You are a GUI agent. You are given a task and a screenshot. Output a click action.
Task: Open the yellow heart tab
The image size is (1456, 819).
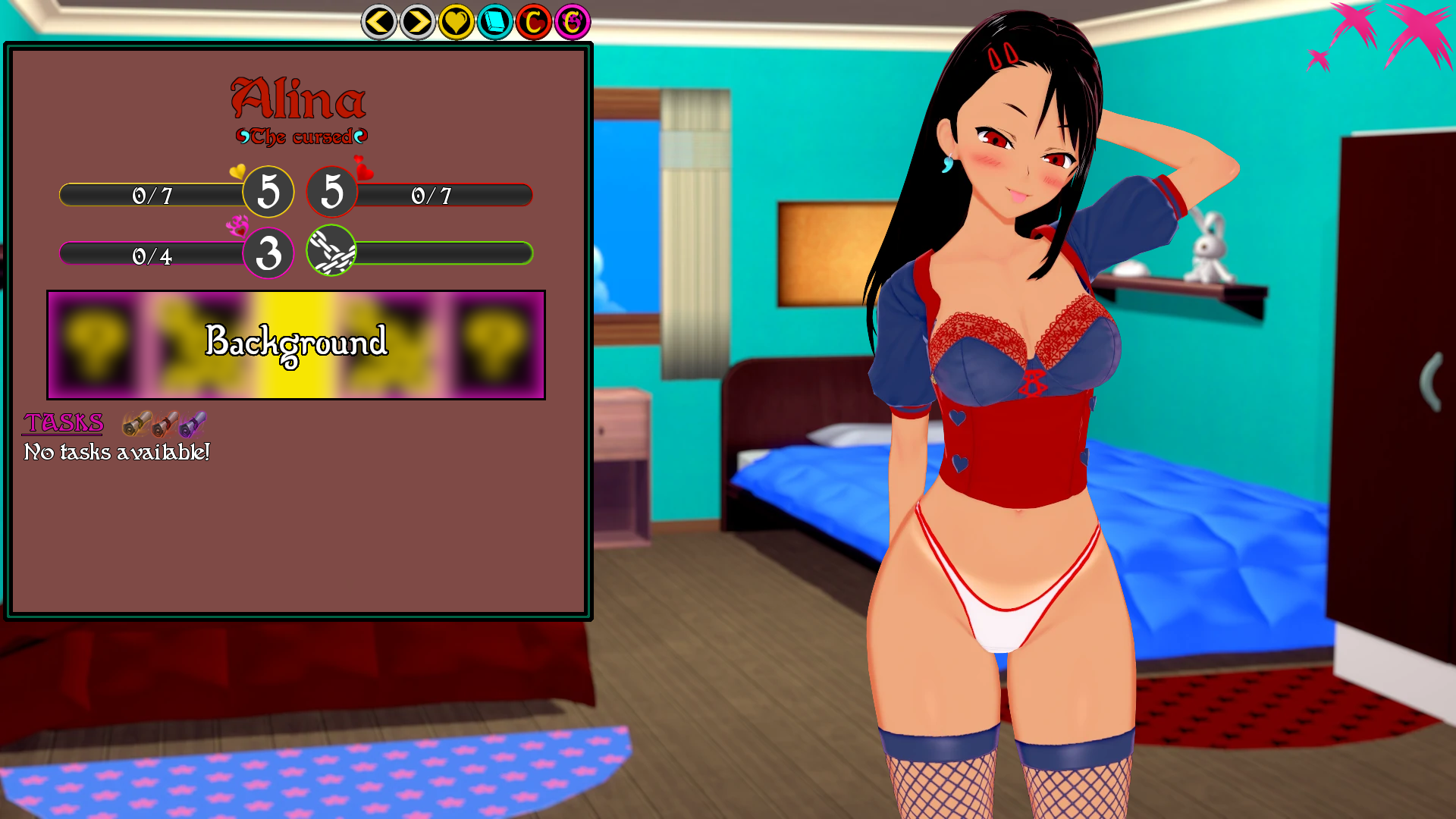point(456,22)
